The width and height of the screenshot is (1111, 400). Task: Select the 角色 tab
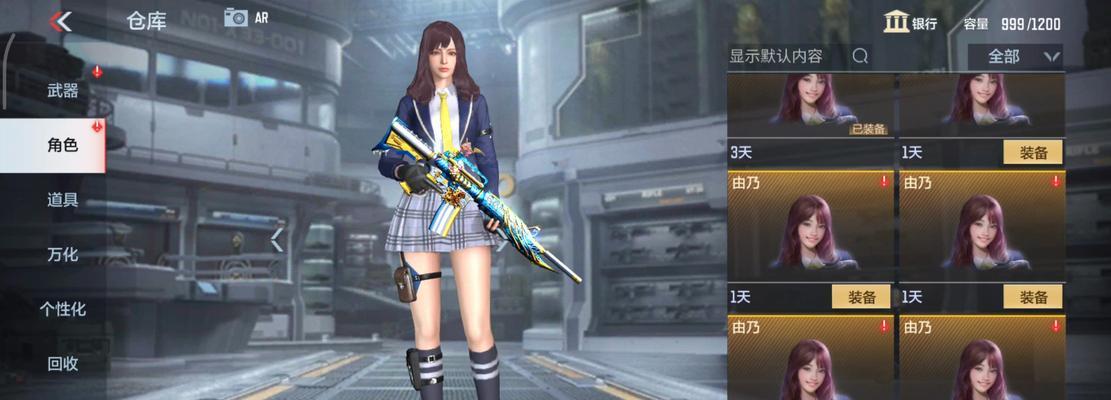click(x=62, y=145)
